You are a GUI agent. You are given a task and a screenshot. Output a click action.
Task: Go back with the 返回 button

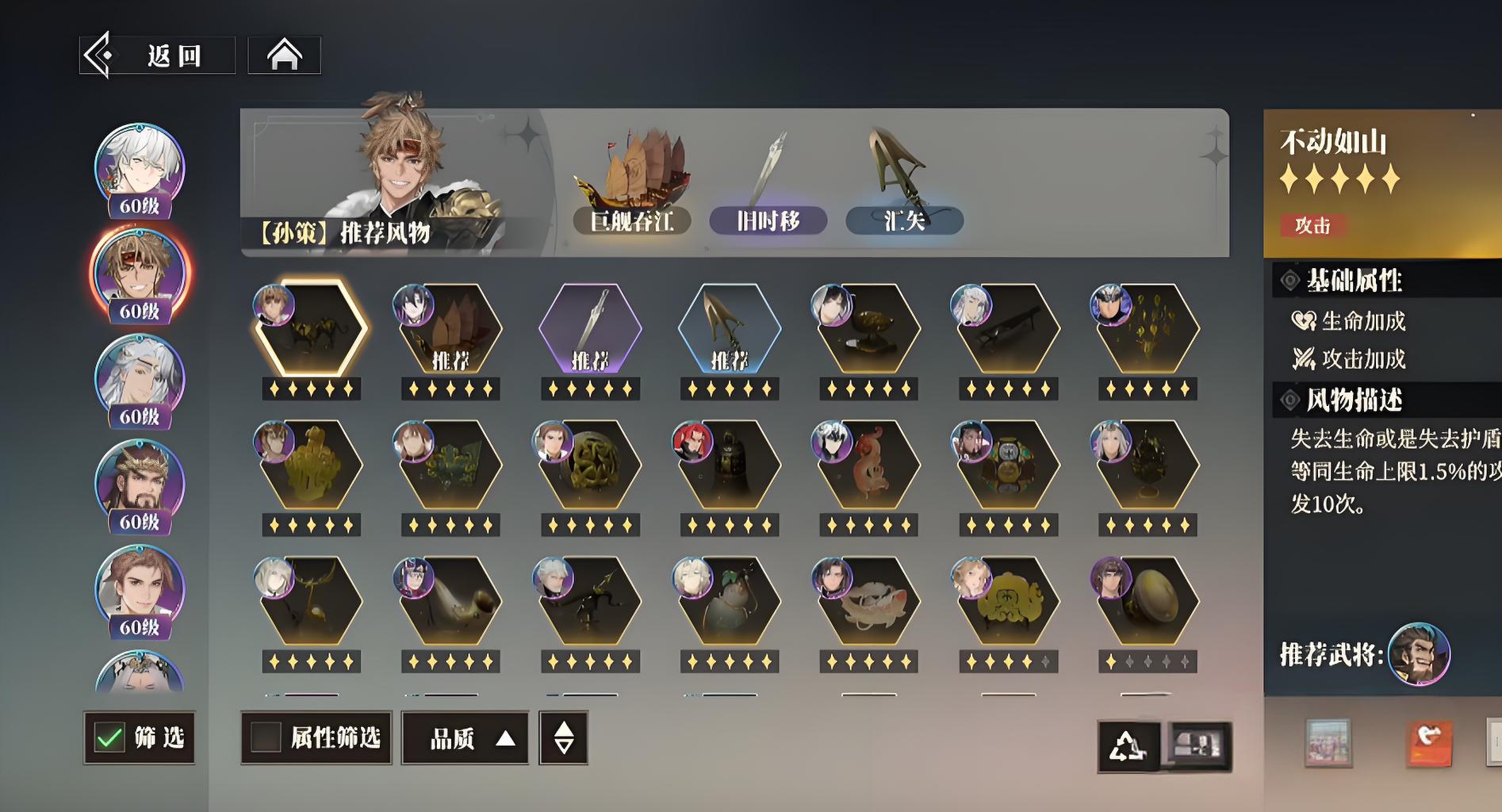[158, 56]
